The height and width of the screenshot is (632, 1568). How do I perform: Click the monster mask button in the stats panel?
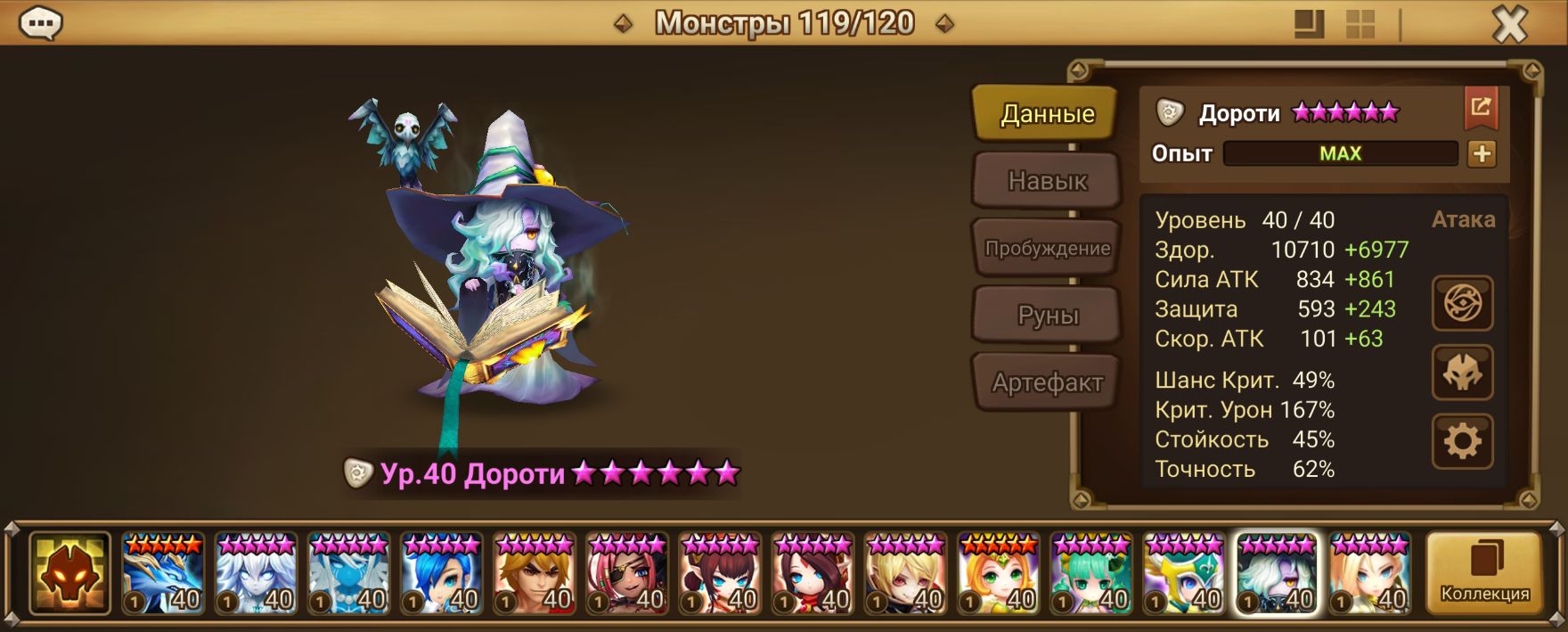pos(1462,373)
